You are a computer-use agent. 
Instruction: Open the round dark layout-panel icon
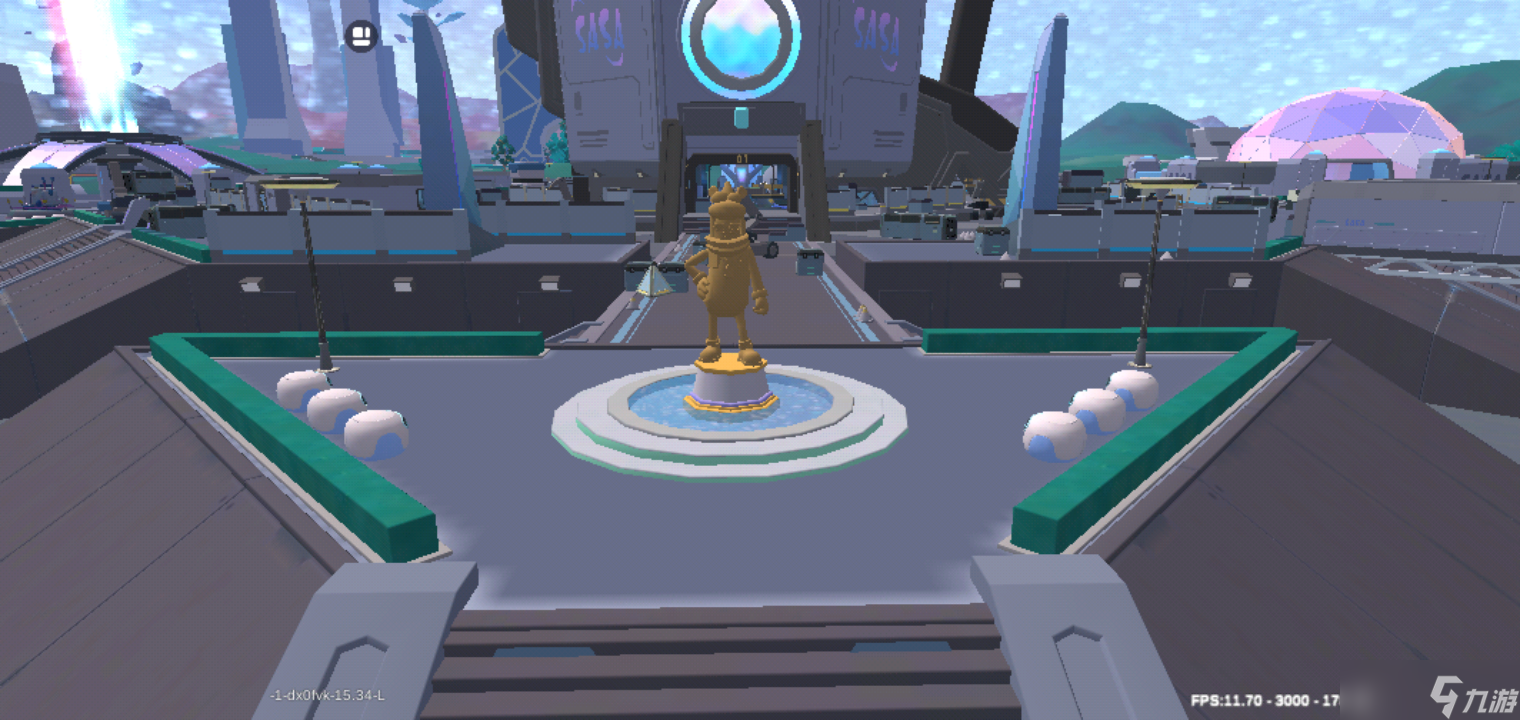tap(361, 37)
